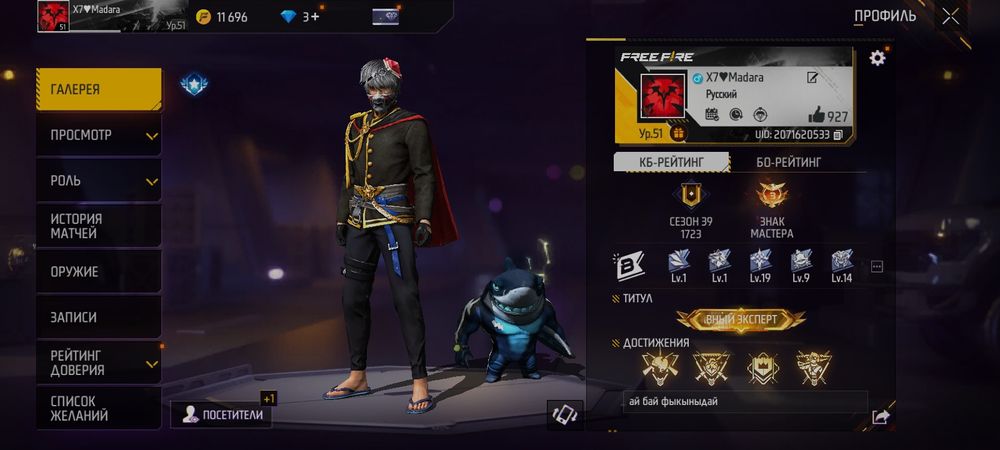Switch to the БО-рейтинг tab
Image resolution: width=1000 pixels, height=450 pixels.
(788, 162)
